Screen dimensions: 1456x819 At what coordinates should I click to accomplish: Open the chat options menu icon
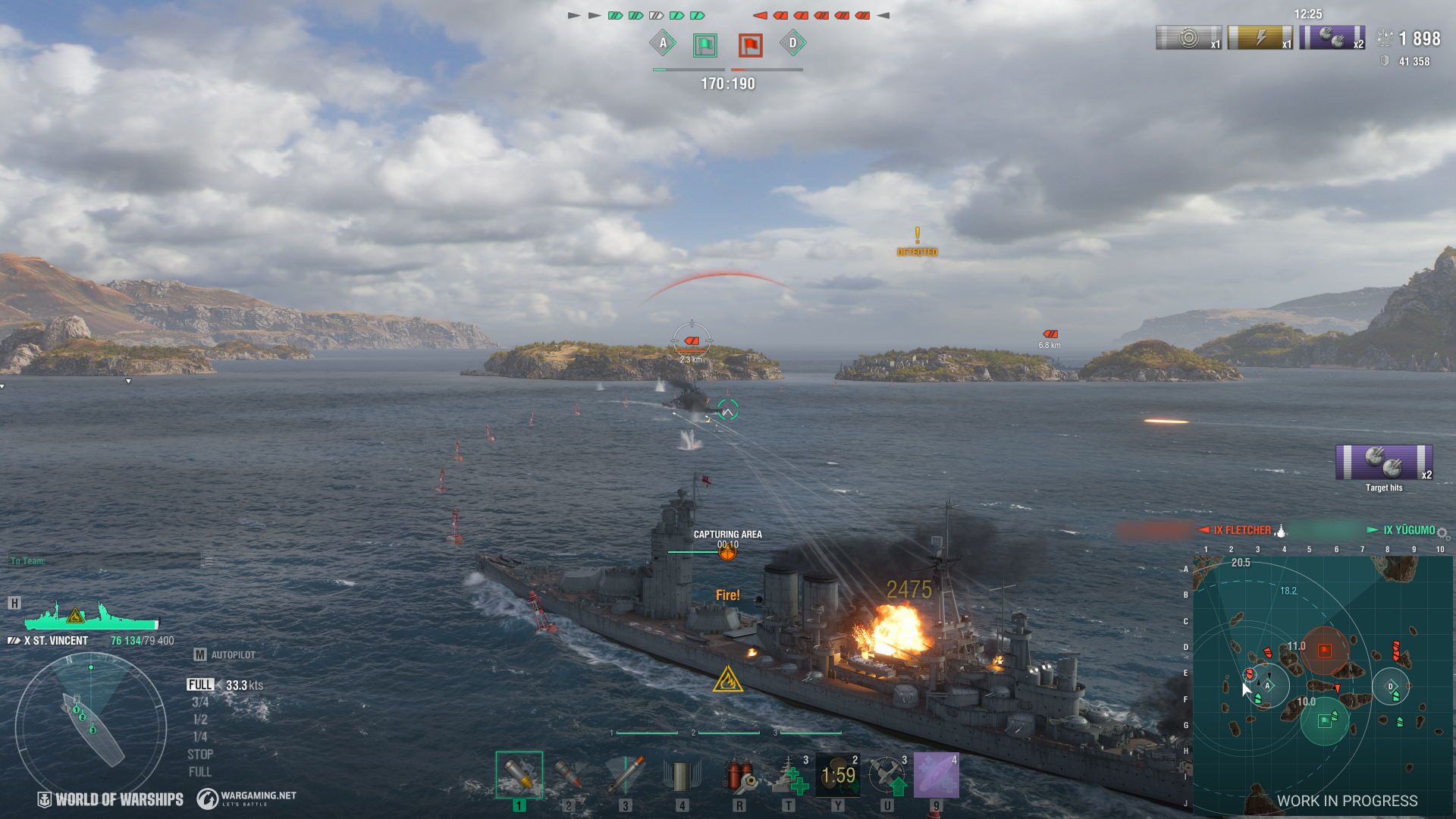pos(209,561)
